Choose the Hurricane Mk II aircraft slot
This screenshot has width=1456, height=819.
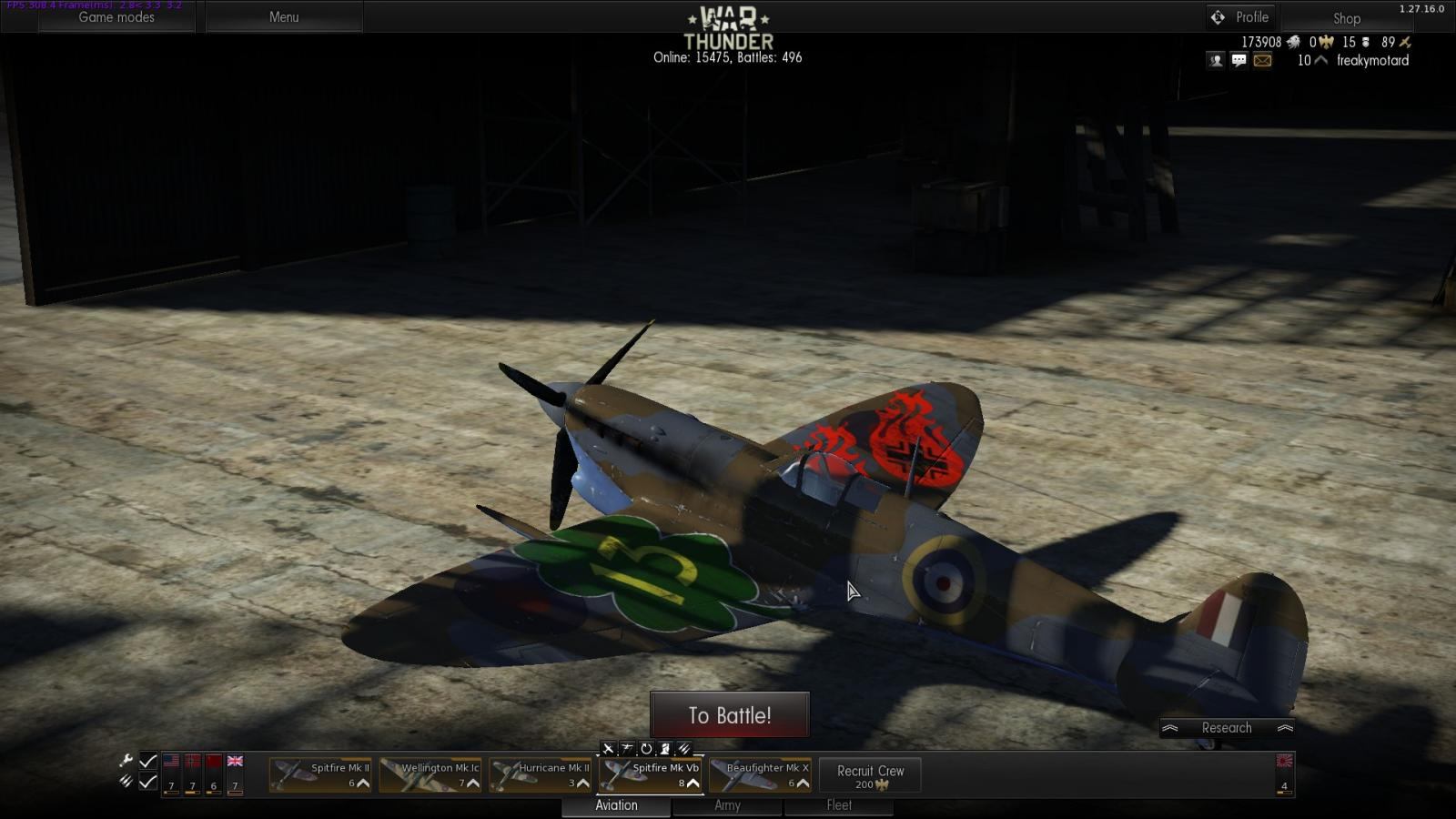click(540, 774)
